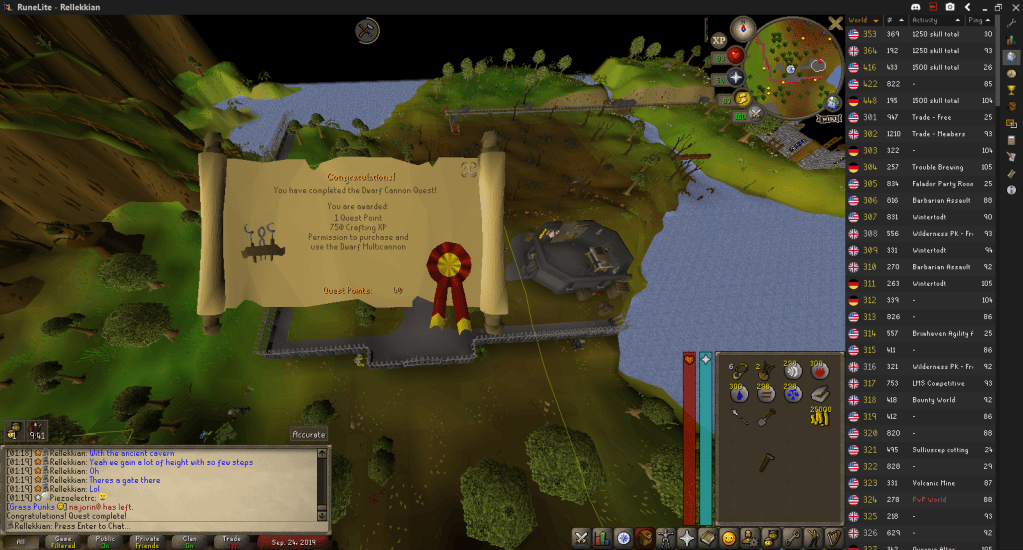
Task: Open the Trade chat filter
Action: pyautogui.click(x=233, y=541)
